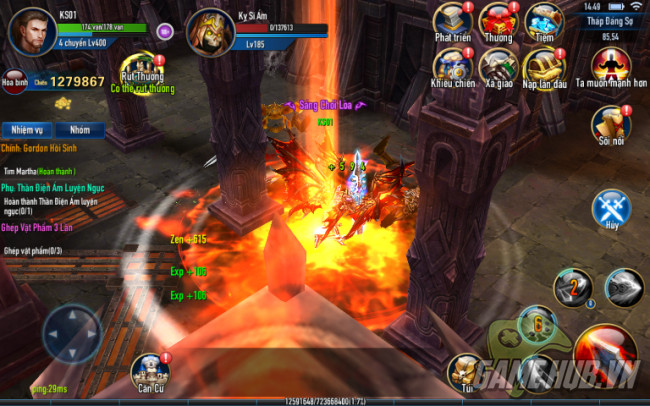Select the Chính: Gordon Hồi Sinh quest entry
The image size is (650, 406).
(x=46, y=149)
